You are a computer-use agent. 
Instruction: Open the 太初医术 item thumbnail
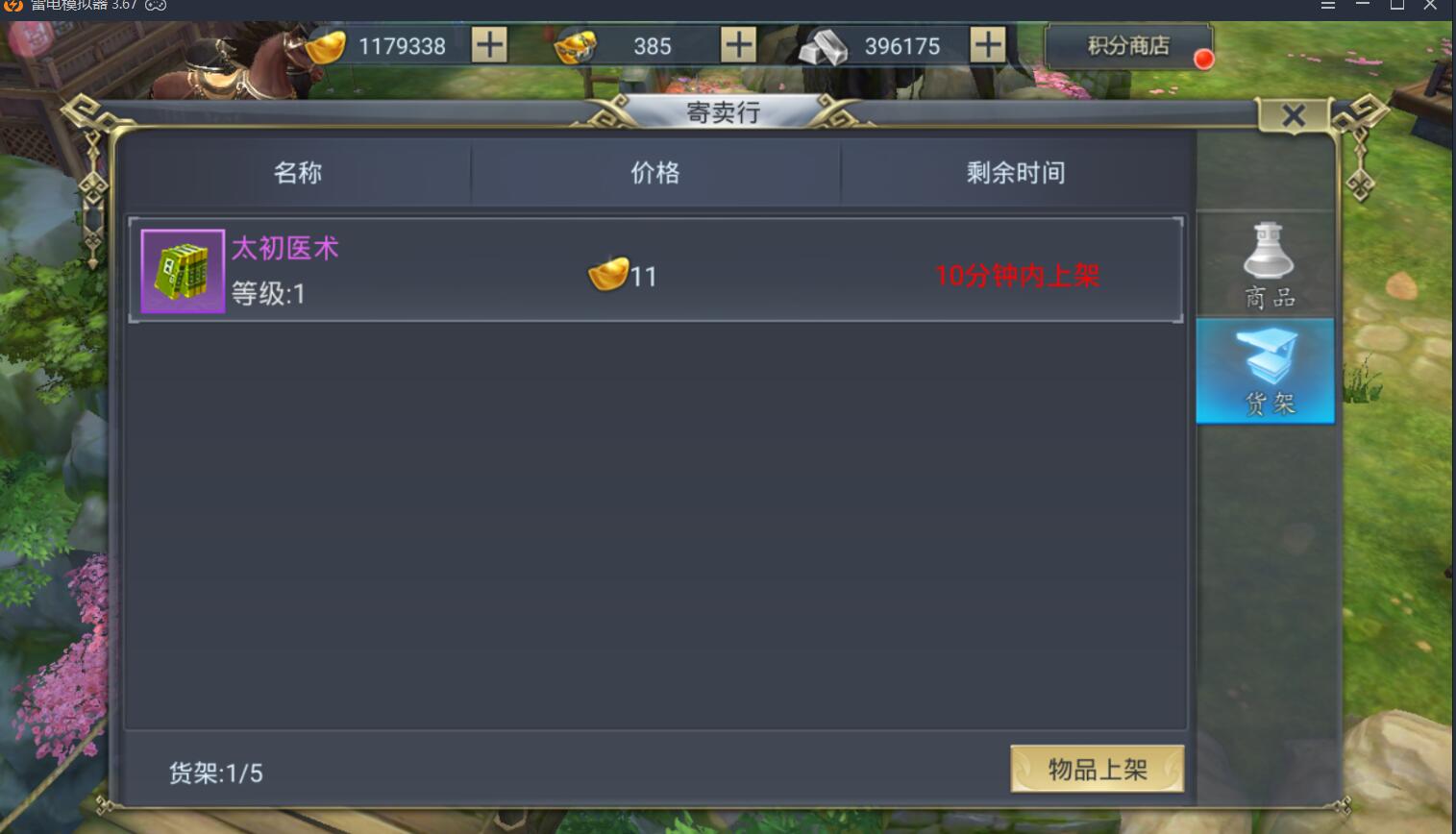click(x=182, y=270)
